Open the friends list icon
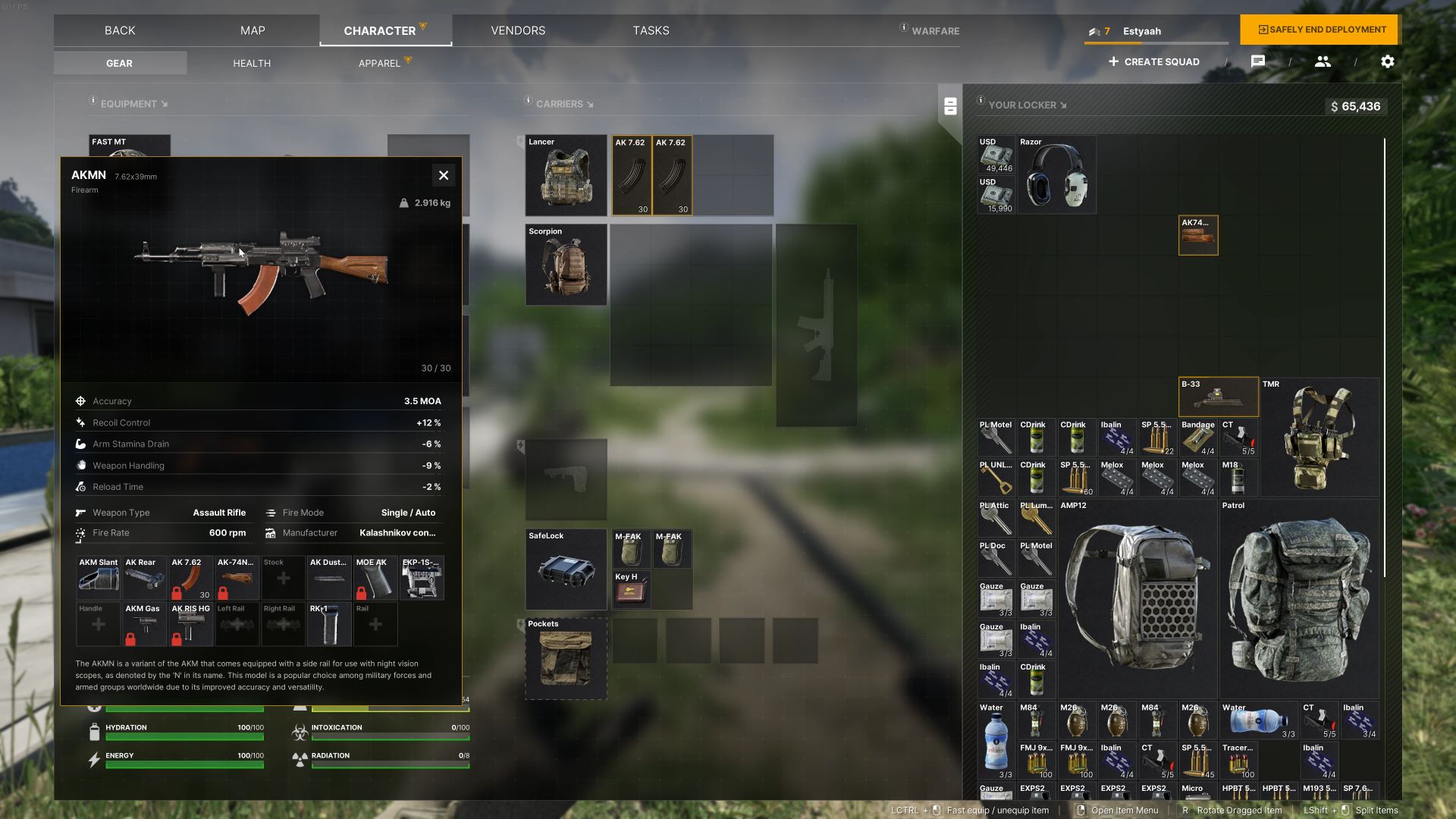This screenshot has width=1456, height=819. tap(1323, 61)
